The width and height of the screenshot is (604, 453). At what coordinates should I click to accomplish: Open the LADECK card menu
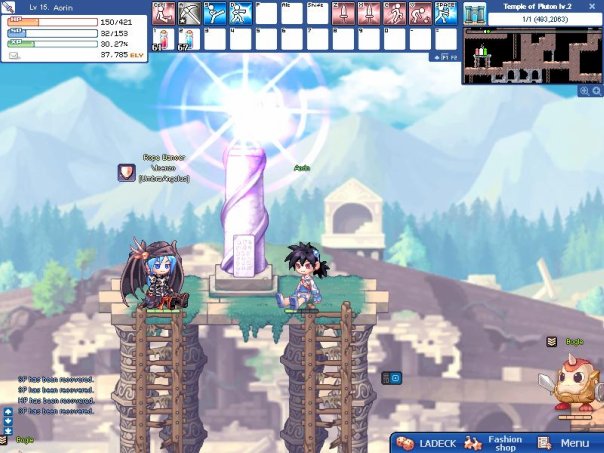pyautogui.click(x=427, y=443)
